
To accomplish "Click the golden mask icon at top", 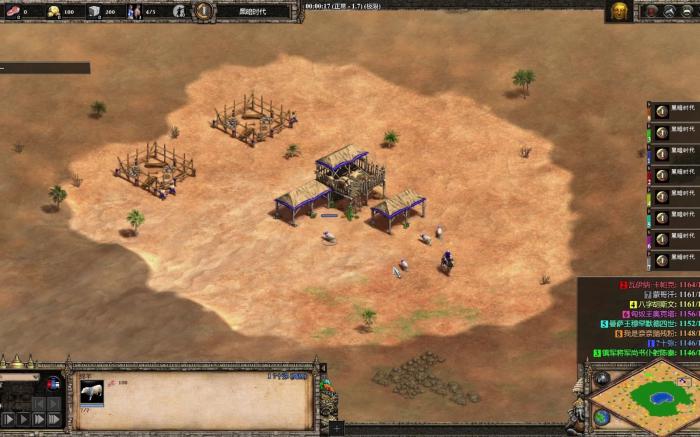I will 619,11.
